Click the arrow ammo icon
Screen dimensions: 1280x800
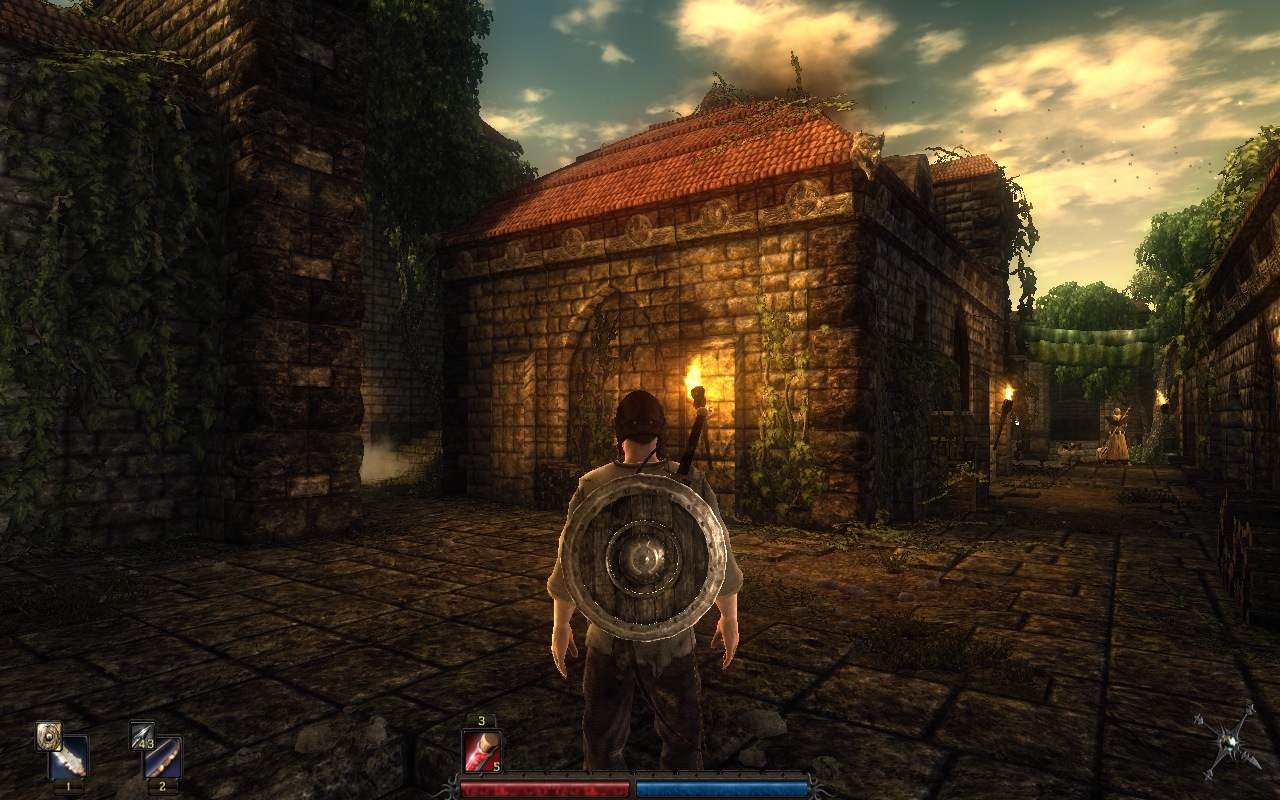coord(141,735)
